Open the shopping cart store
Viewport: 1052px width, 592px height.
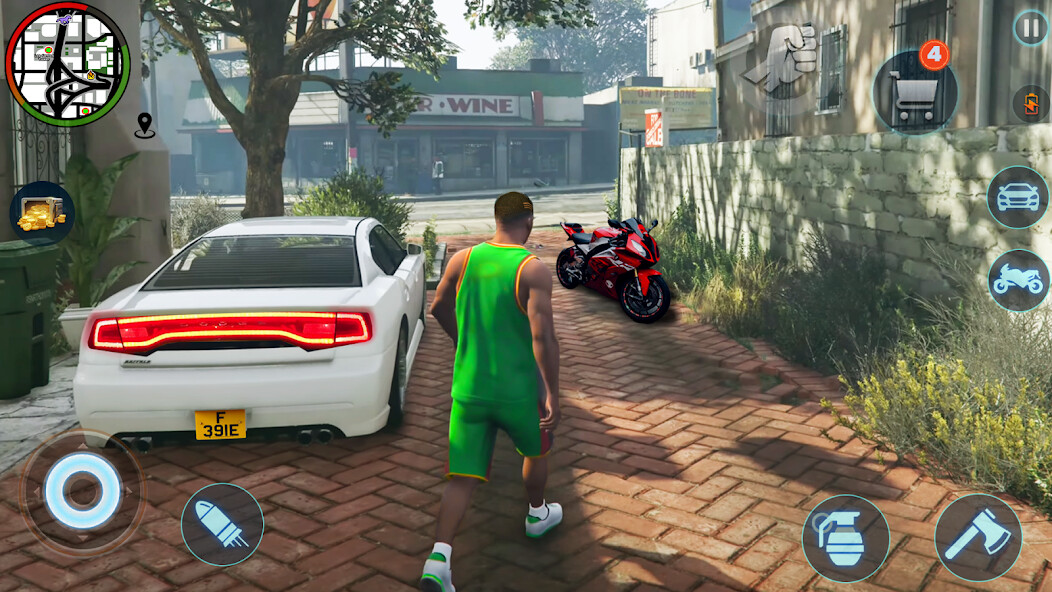[x=914, y=93]
